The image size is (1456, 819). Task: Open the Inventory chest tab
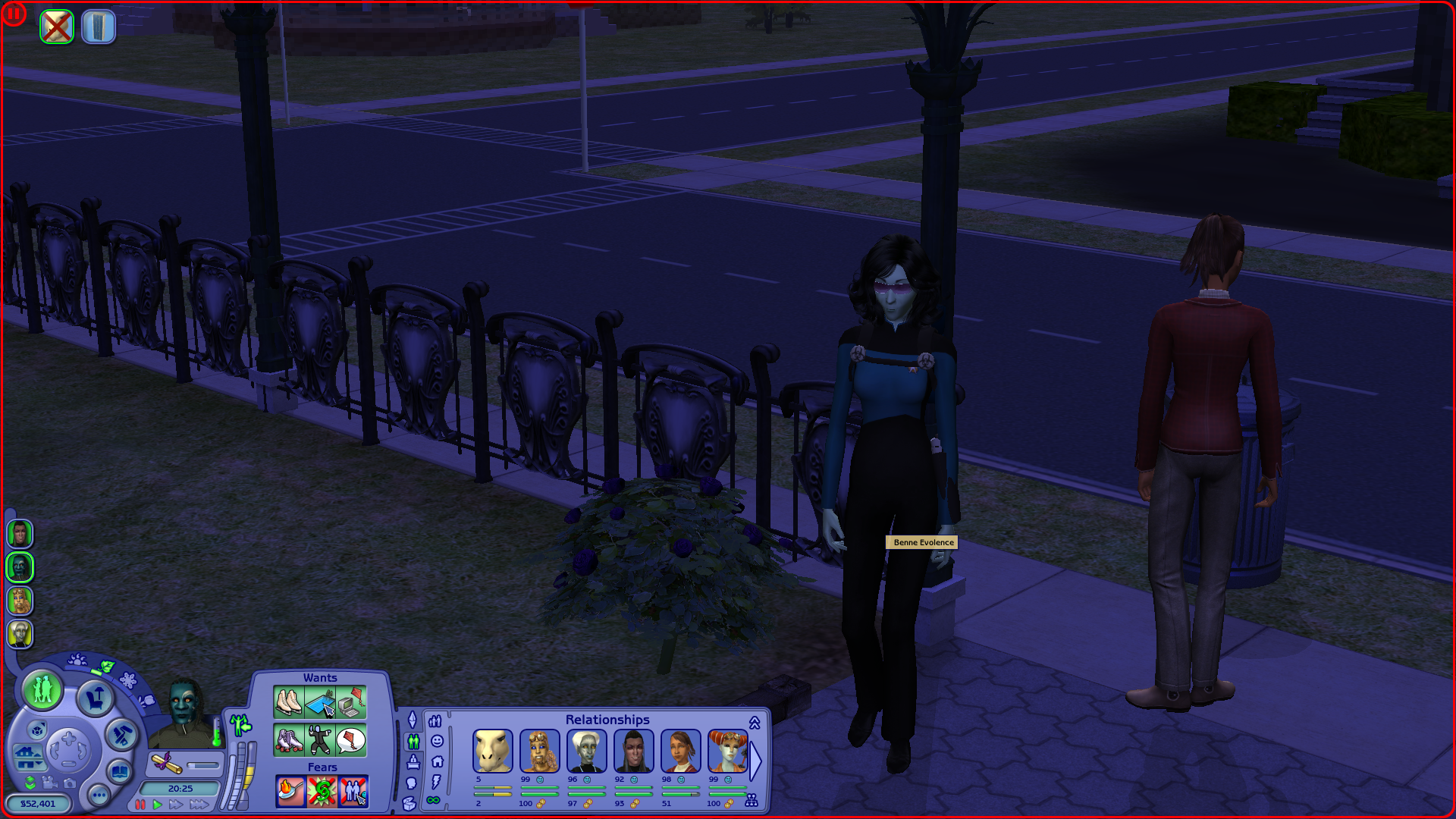[x=409, y=803]
